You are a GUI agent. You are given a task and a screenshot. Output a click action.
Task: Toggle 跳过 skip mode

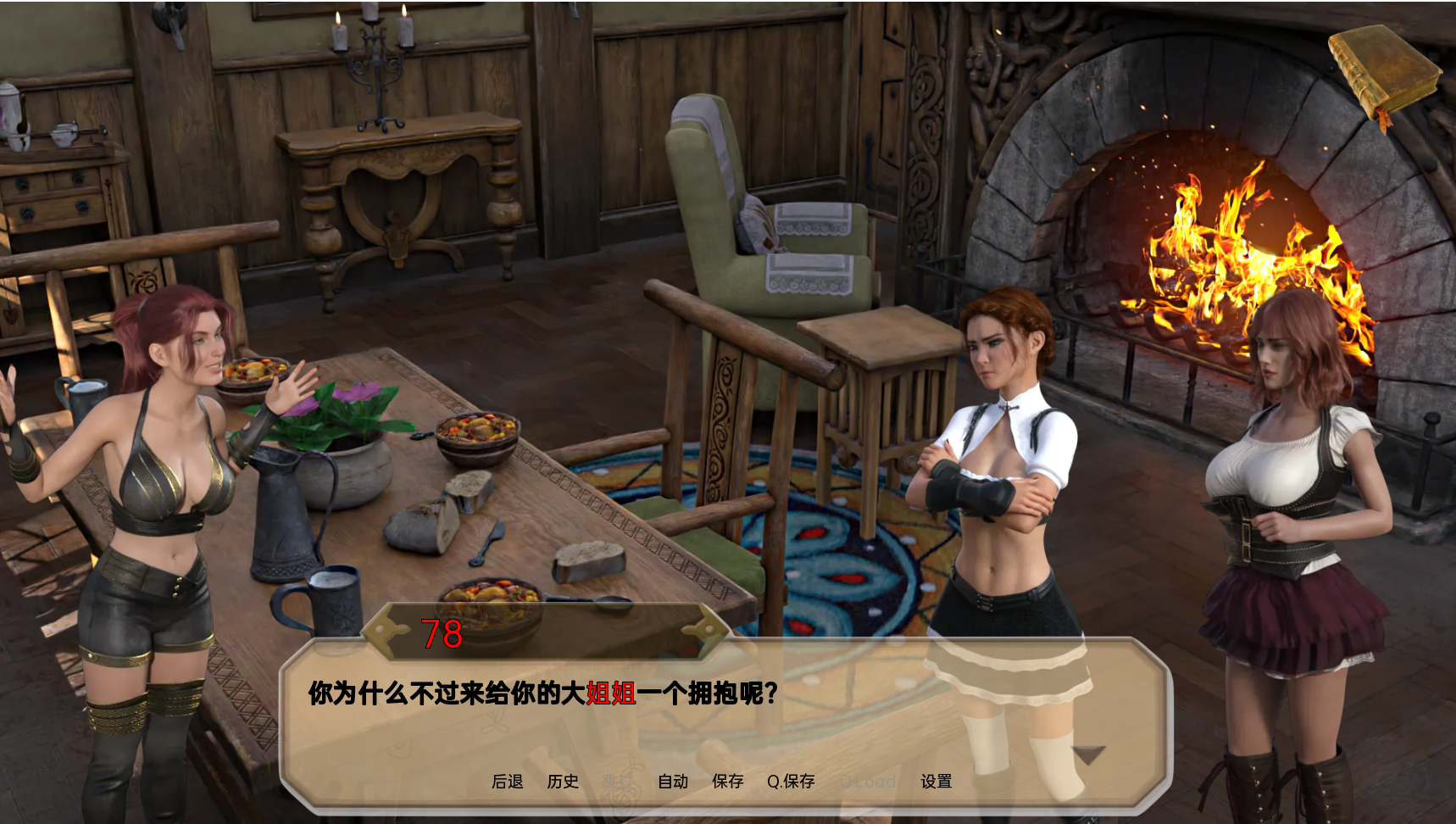(x=615, y=782)
